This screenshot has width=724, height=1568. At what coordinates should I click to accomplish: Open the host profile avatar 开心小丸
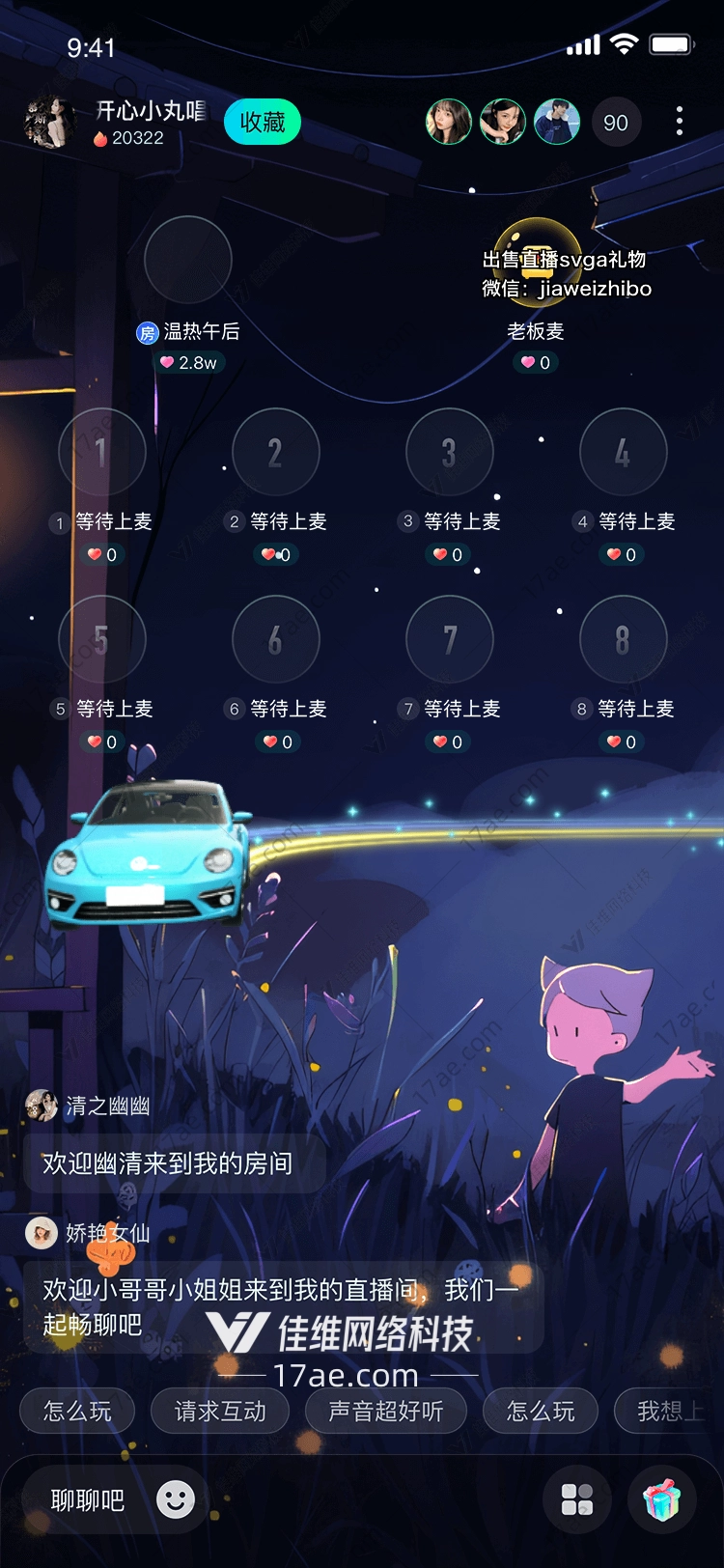48,123
